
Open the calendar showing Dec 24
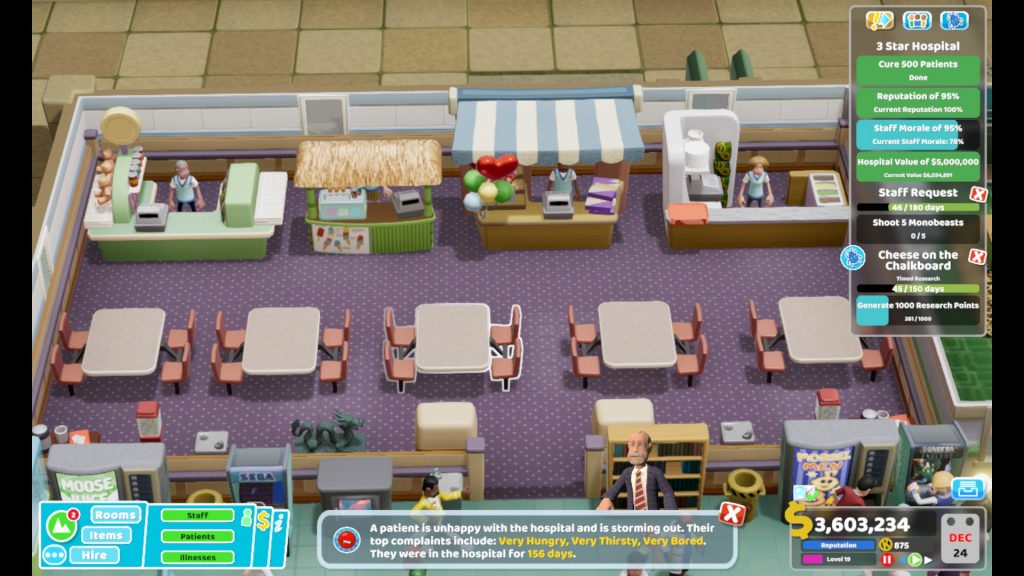(960, 539)
